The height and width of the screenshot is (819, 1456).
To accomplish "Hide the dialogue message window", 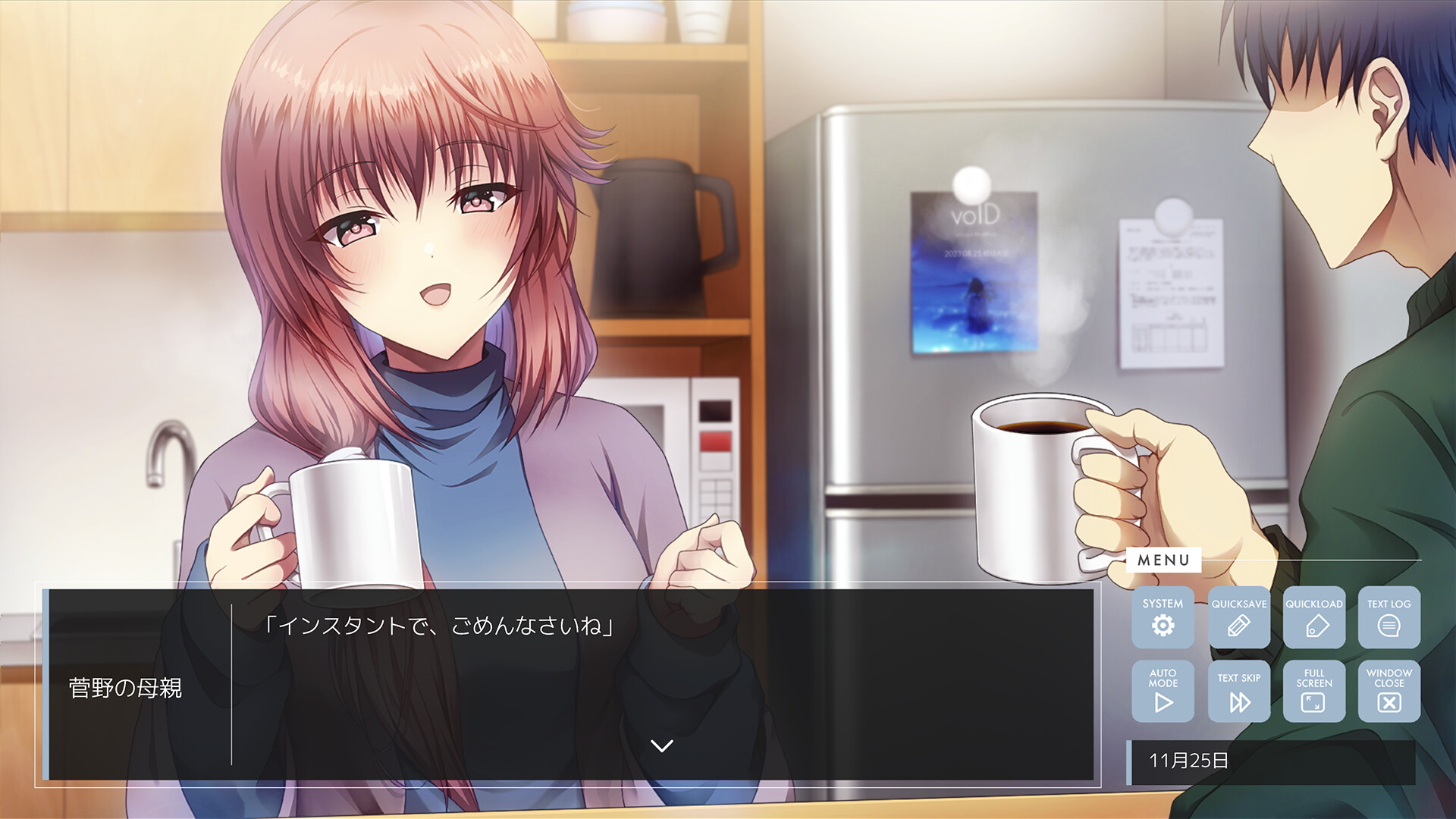I will (1389, 692).
